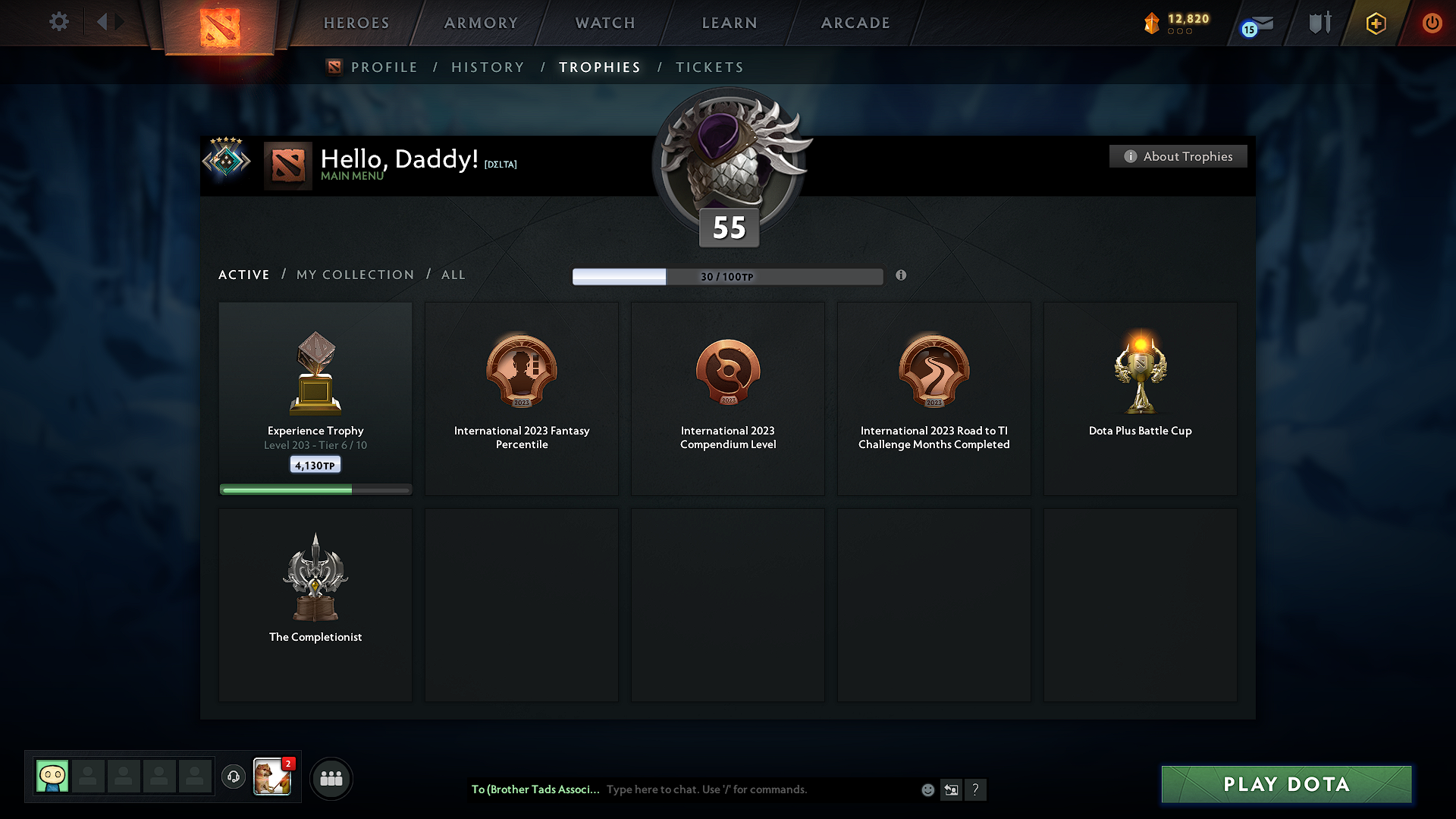Open the emoticon picker in chat bar
Image resolution: width=1456 pixels, height=819 pixels.
coord(927,789)
